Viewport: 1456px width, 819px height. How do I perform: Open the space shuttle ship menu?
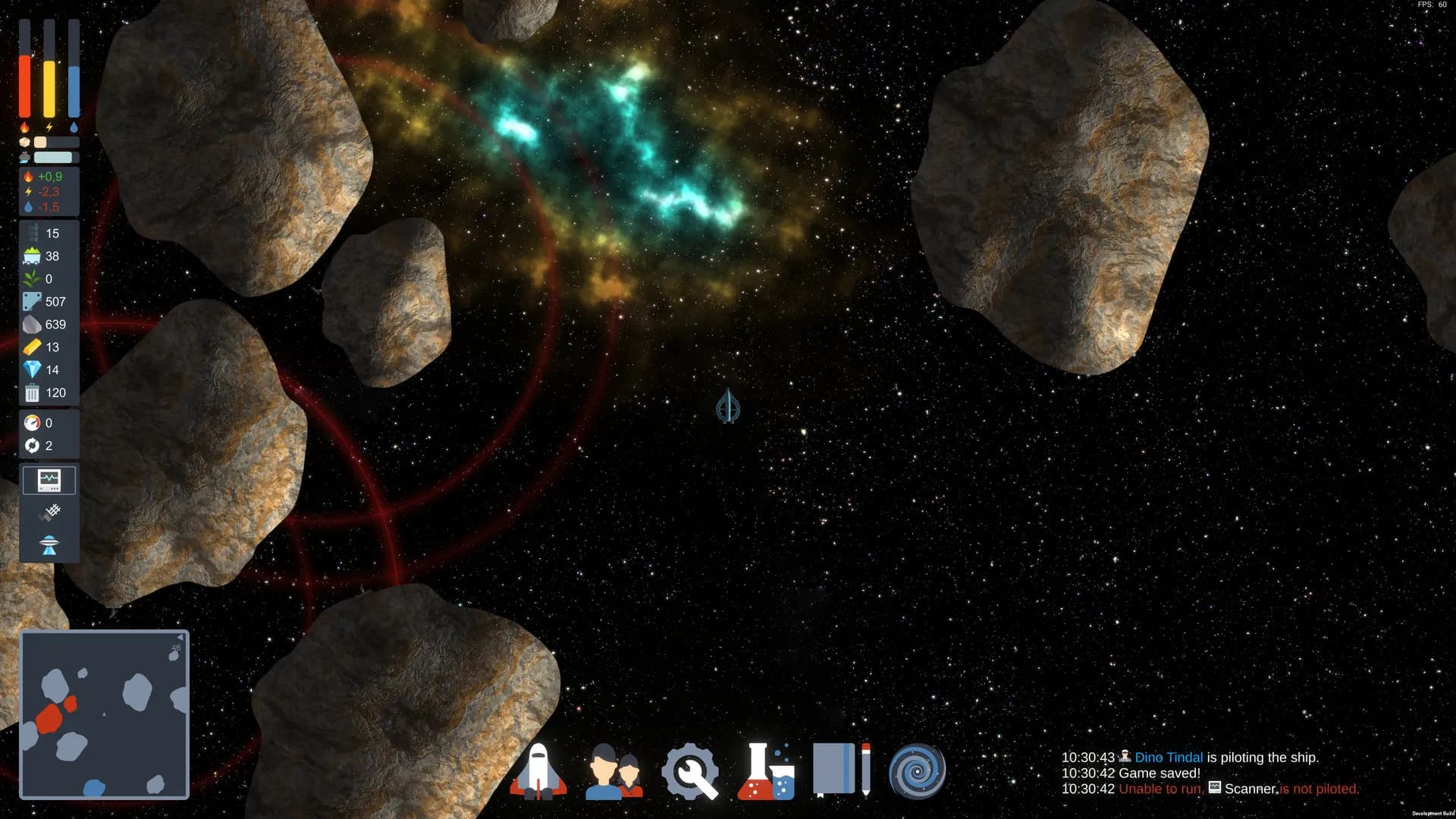(x=538, y=771)
